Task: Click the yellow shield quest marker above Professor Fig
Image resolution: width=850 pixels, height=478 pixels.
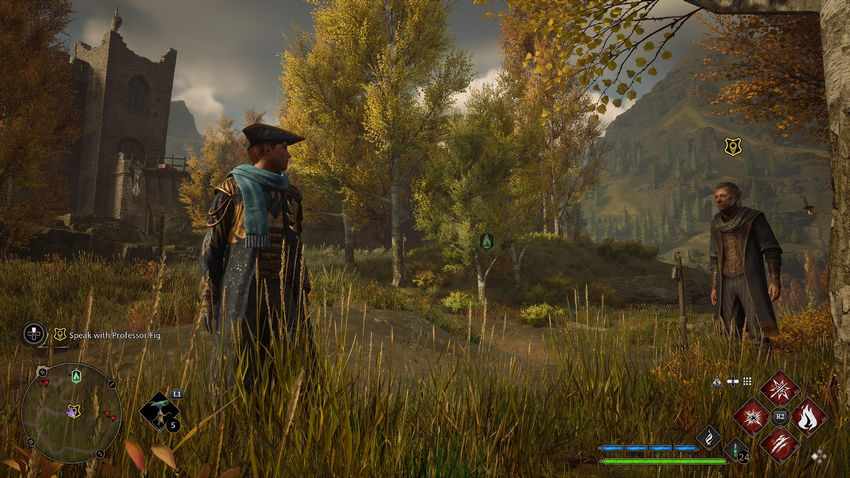Action: pyautogui.click(x=733, y=147)
